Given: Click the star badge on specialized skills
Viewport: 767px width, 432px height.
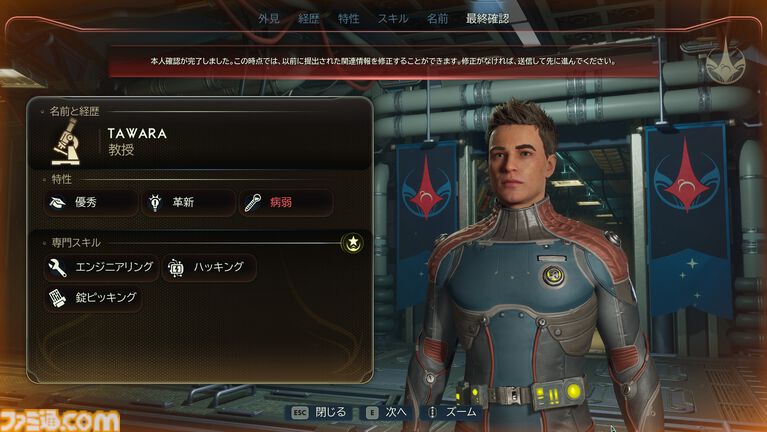Looking at the screenshot, I should click(351, 242).
